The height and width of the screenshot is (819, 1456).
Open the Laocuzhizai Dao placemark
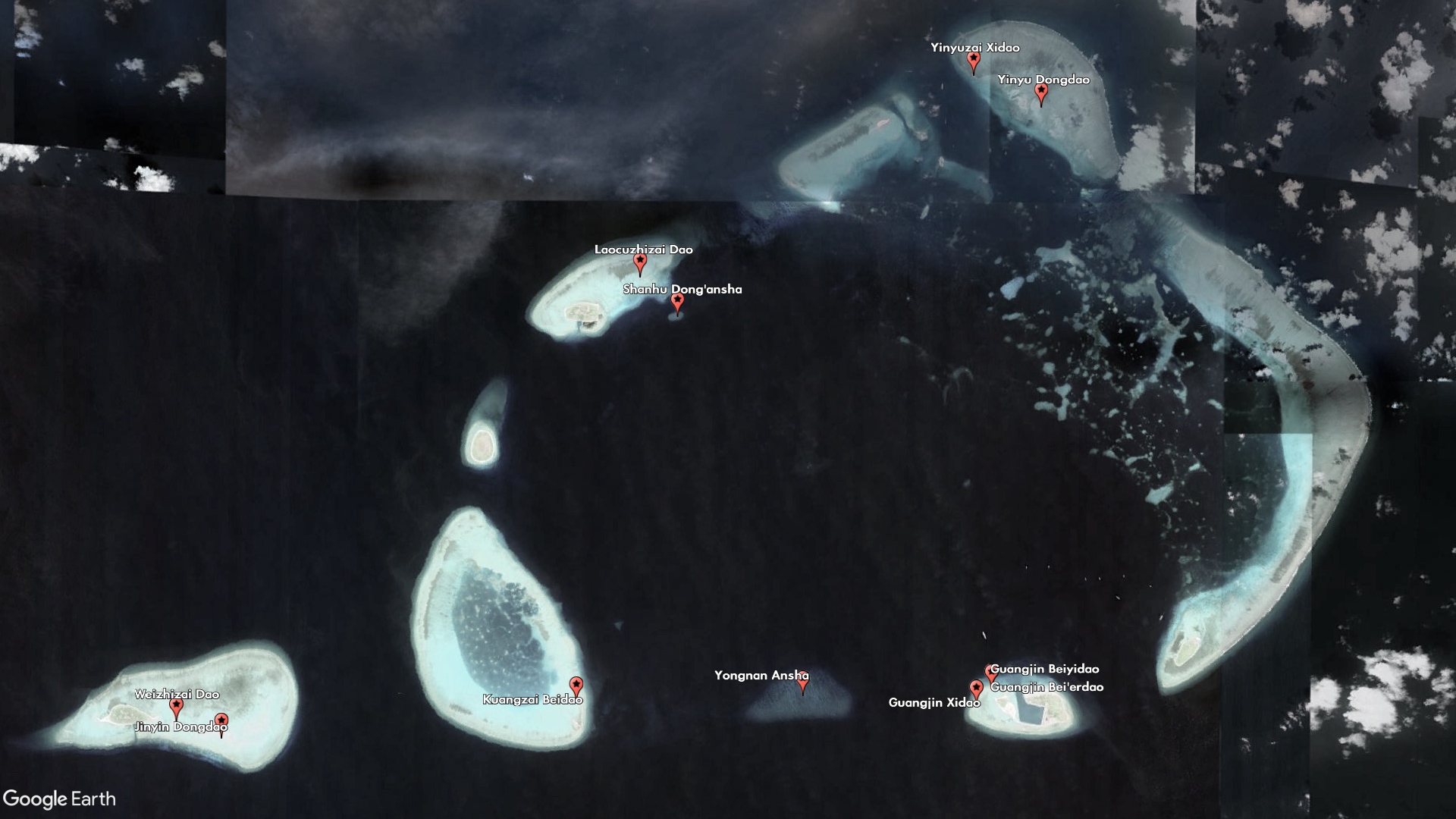[x=640, y=262]
